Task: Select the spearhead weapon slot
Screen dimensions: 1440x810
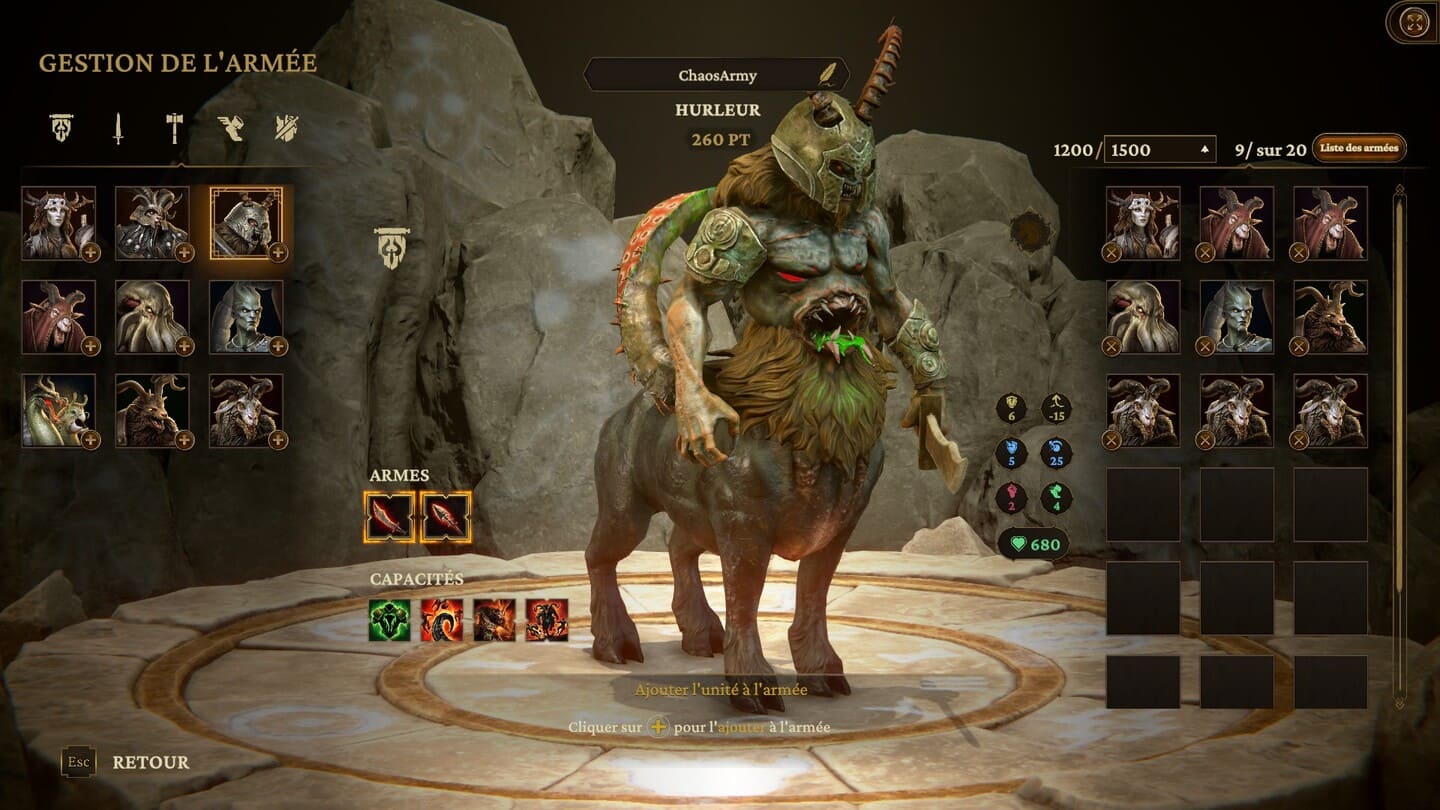Action: point(446,517)
